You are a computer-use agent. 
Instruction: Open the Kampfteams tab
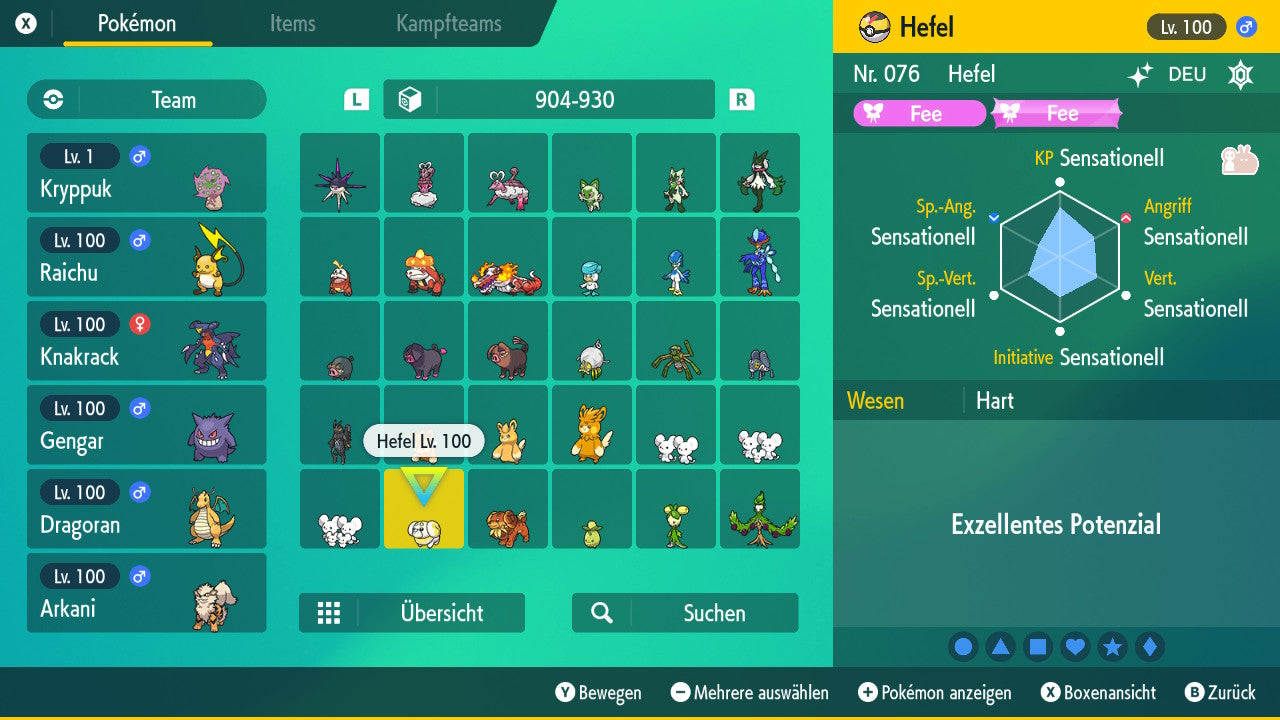(447, 25)
